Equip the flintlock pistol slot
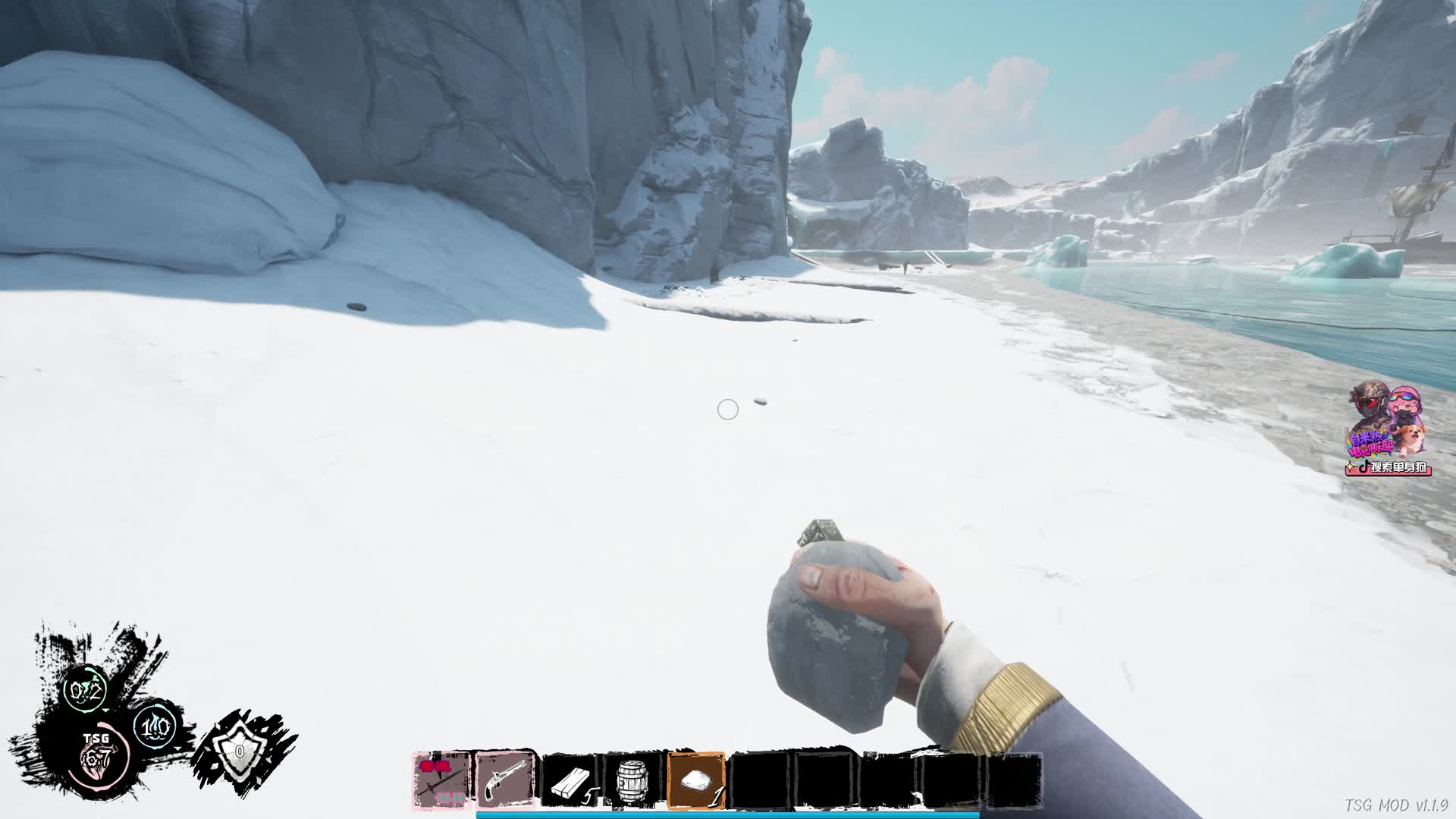This screenshot has height=819, width=1456. point(506,780)
